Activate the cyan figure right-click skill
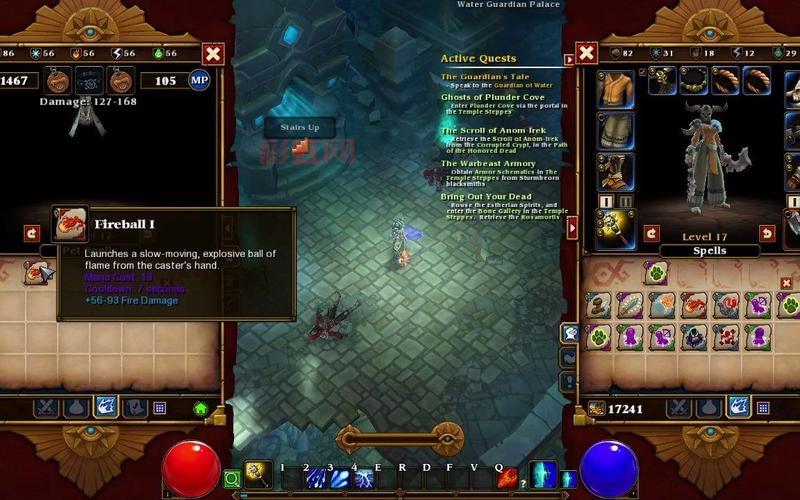Viewport: 800px width, 500px height. point(542,476)
